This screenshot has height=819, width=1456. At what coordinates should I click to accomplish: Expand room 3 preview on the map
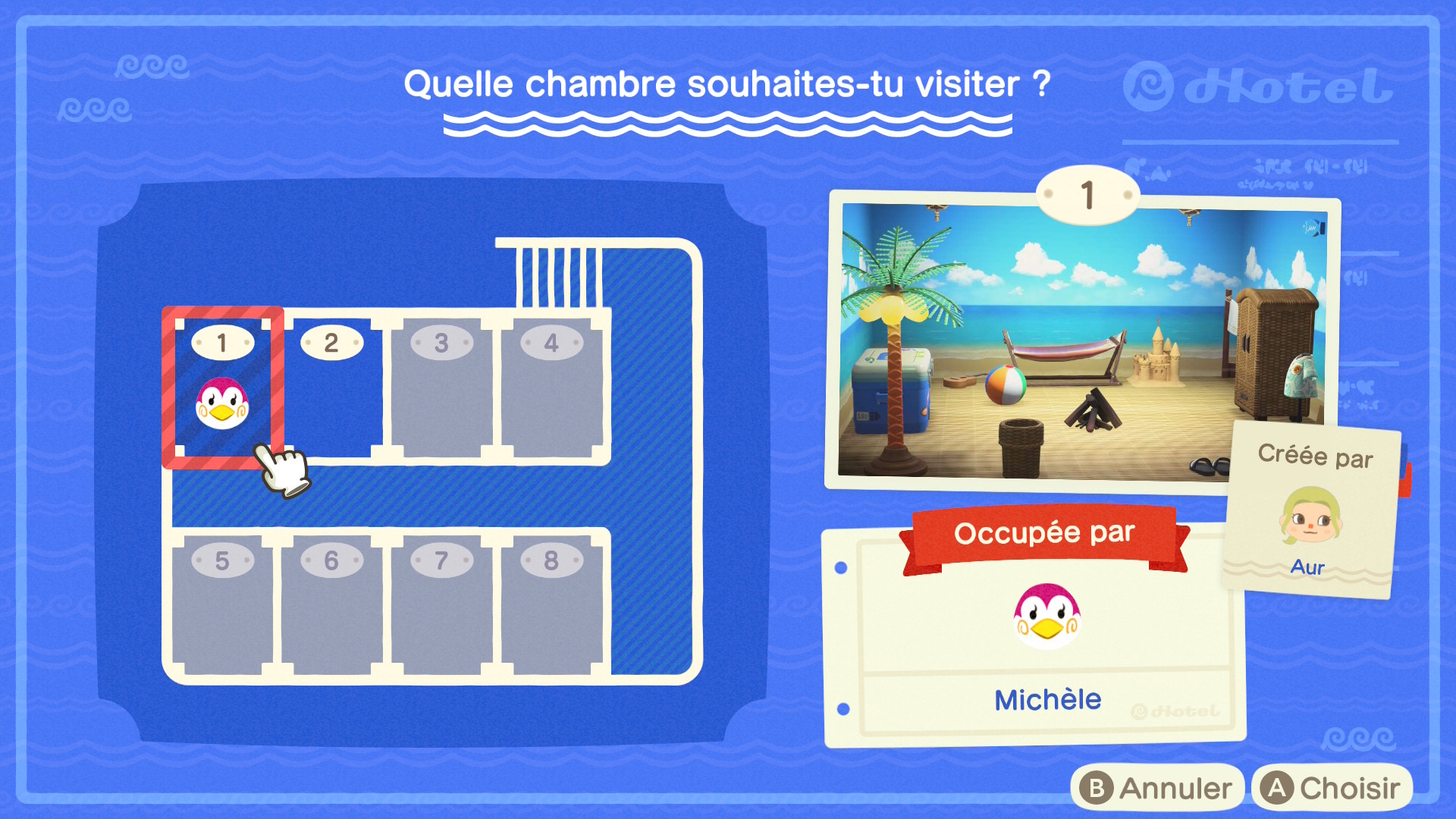click(x=440, y=387)
